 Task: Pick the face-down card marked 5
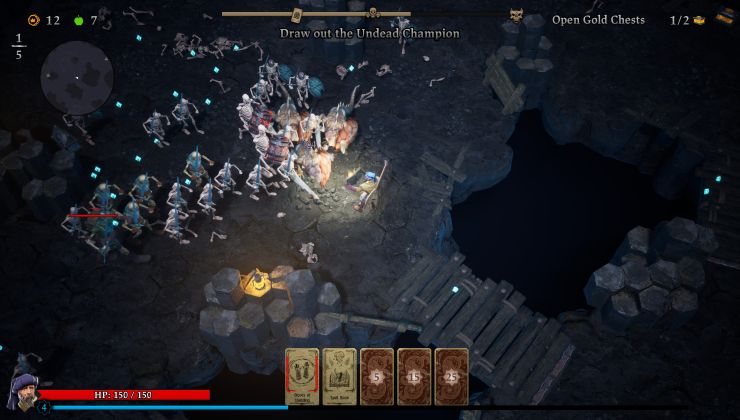377,376
